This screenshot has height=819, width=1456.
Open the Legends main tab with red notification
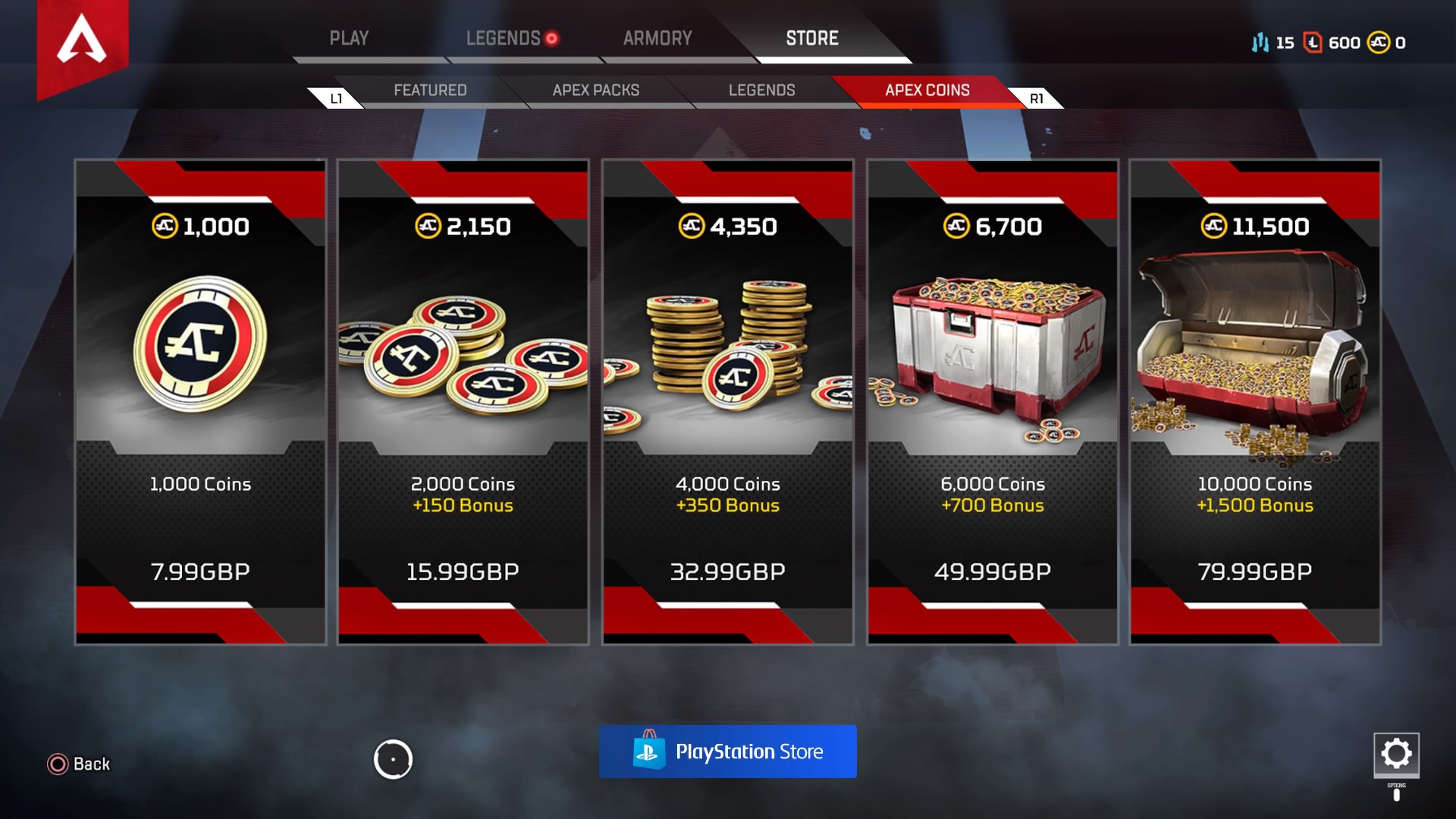(504, 39)
